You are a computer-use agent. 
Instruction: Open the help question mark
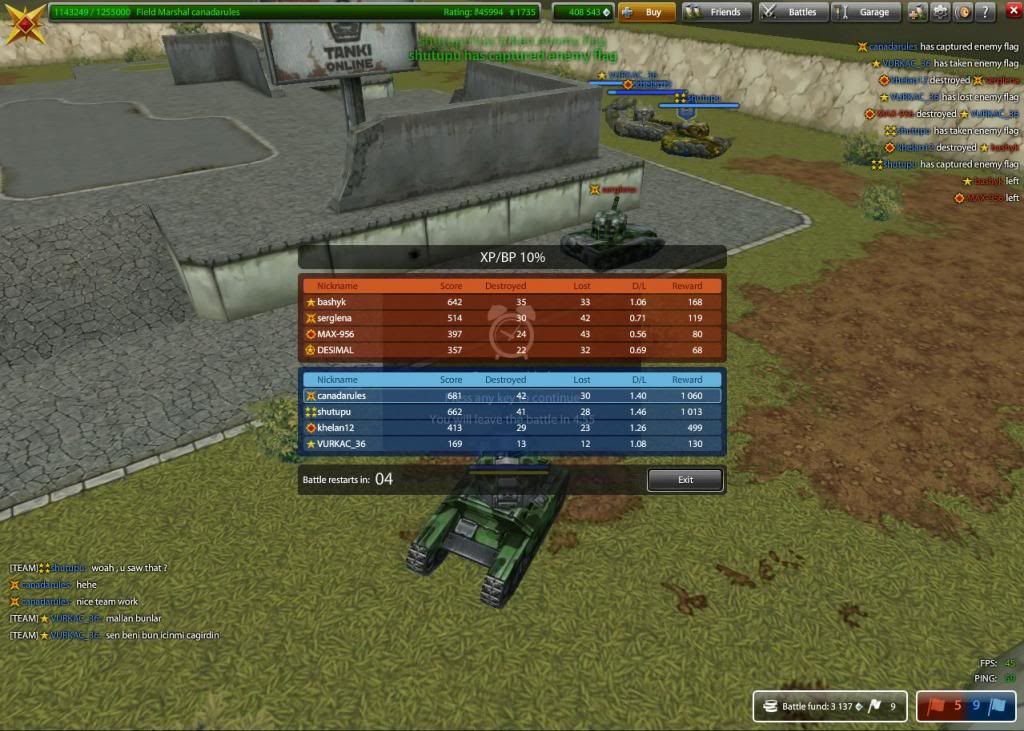point(986,13)
